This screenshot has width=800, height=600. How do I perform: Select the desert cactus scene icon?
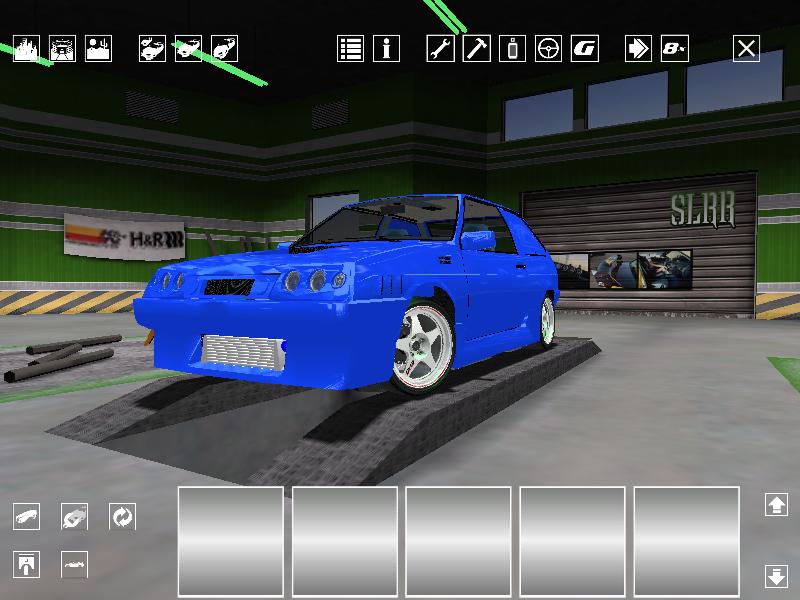(x=98, y=49)
